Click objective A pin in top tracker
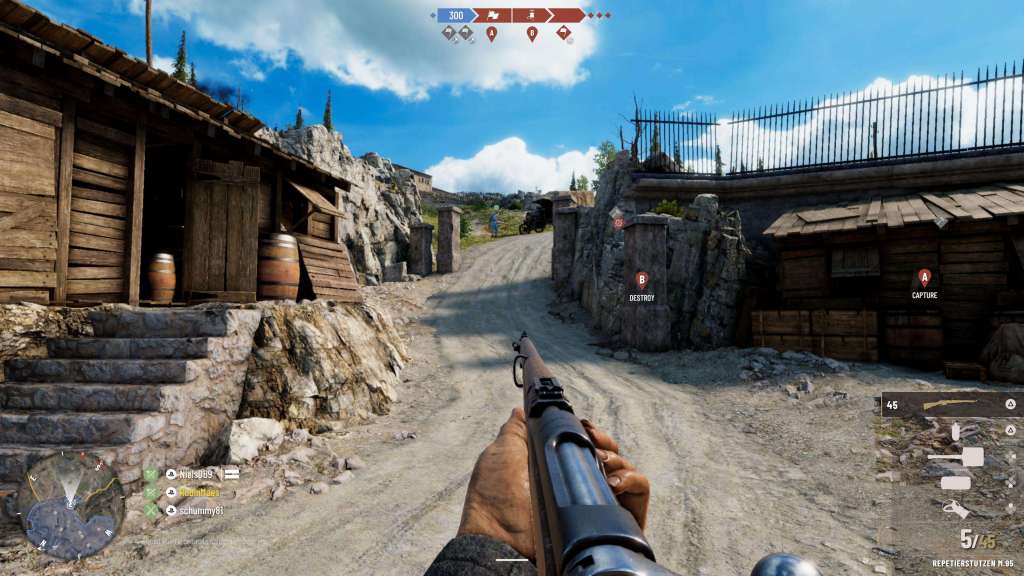Screen dimensions: 1024x576 click(x=491, y=34)
